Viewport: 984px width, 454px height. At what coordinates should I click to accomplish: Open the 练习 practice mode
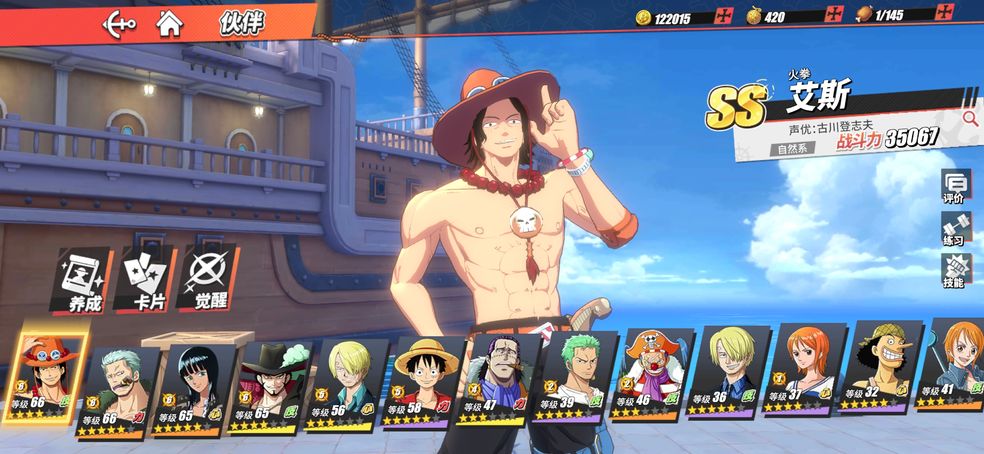(x=955, y=229)
